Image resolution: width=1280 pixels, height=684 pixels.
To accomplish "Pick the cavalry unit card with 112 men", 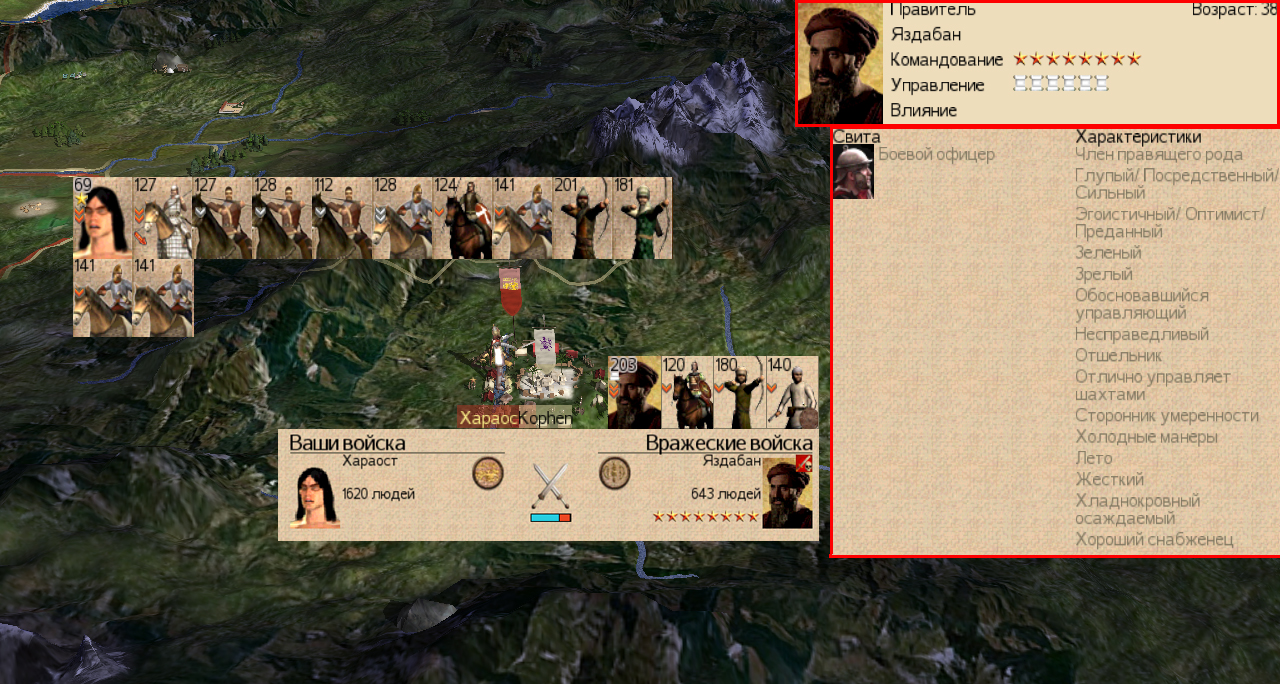I will tap(342, 218).
